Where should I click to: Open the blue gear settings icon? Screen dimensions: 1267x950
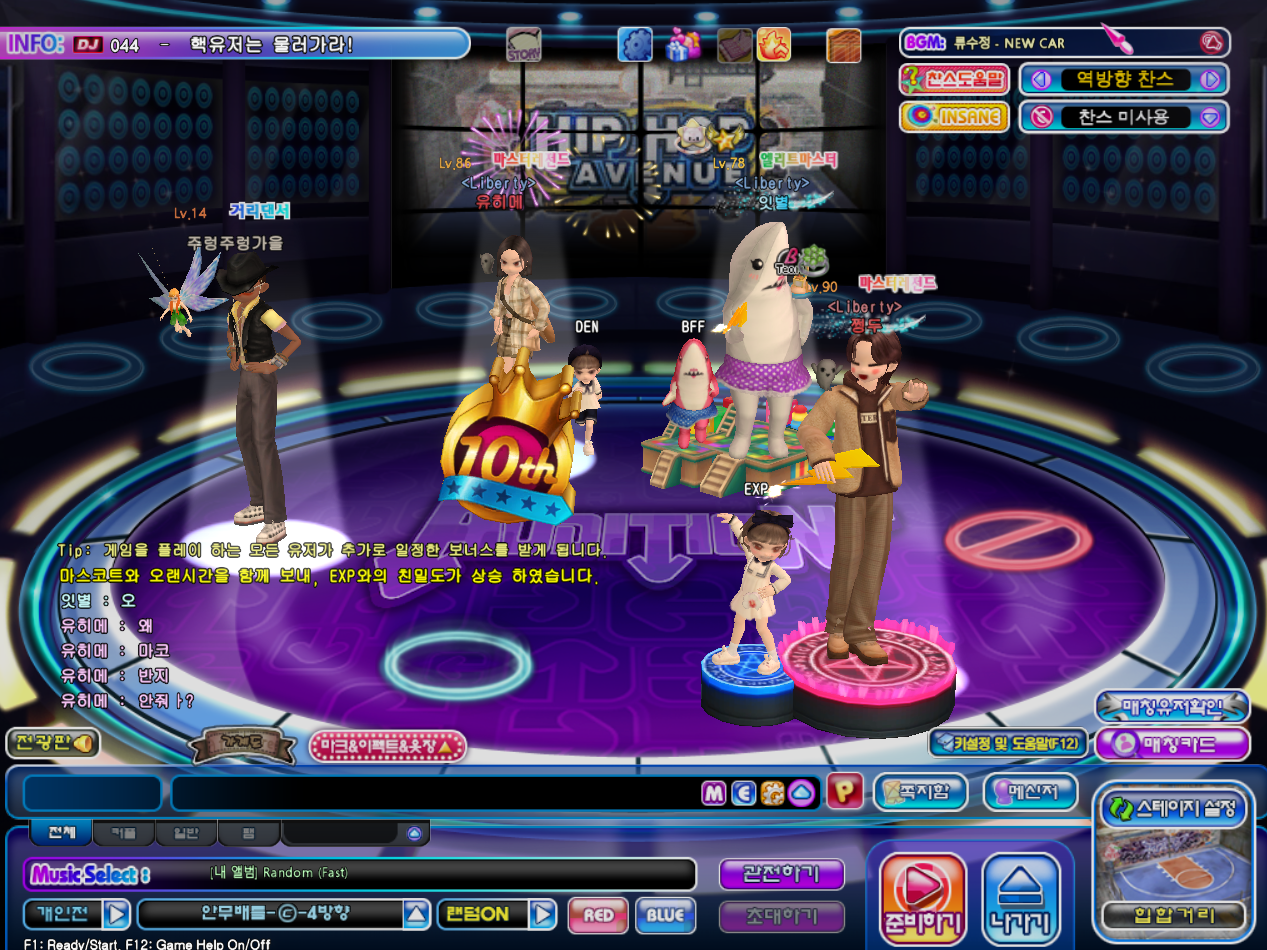635,44
